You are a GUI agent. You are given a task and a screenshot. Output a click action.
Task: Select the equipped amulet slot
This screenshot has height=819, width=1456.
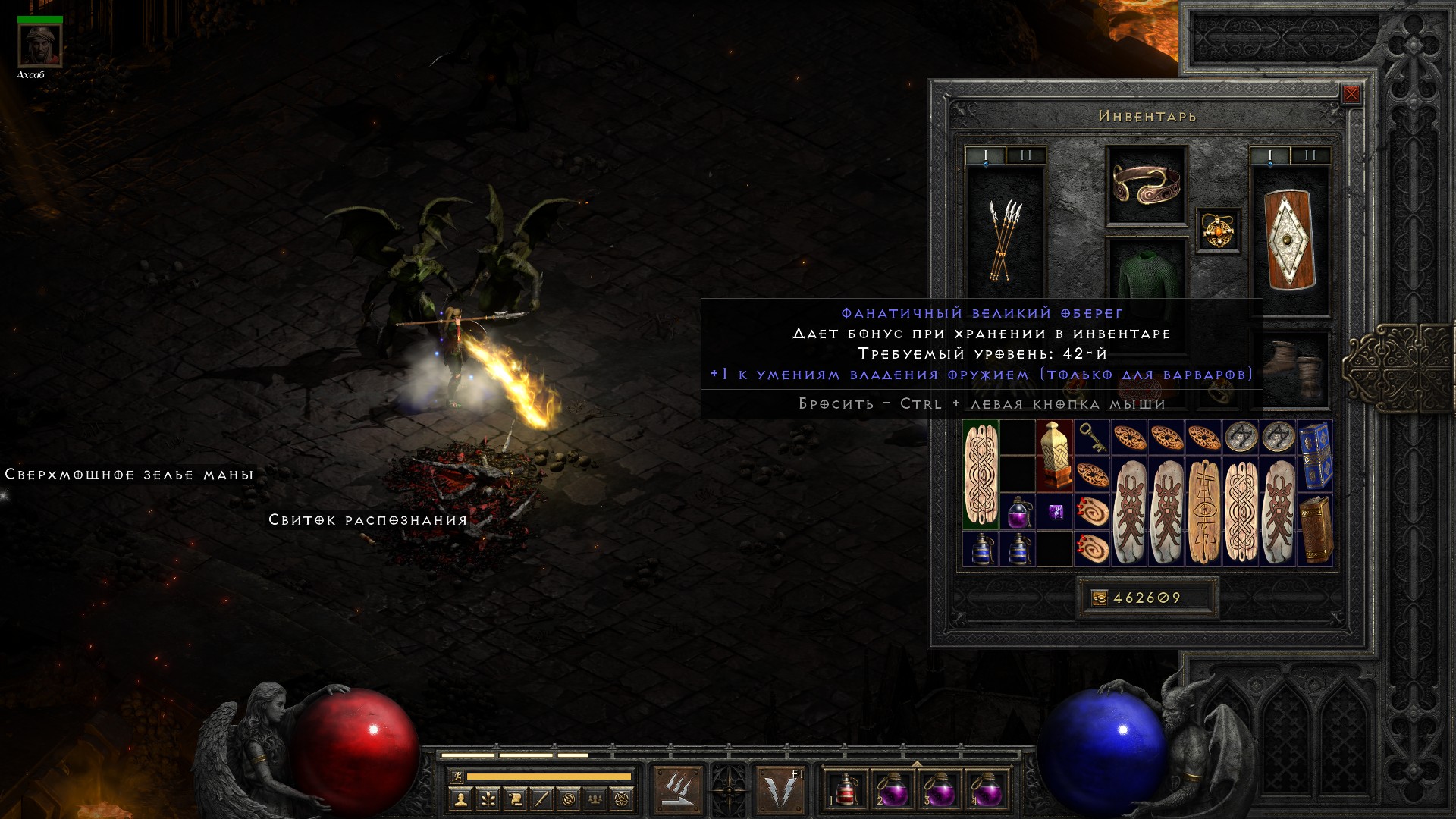pos(1218,230)
